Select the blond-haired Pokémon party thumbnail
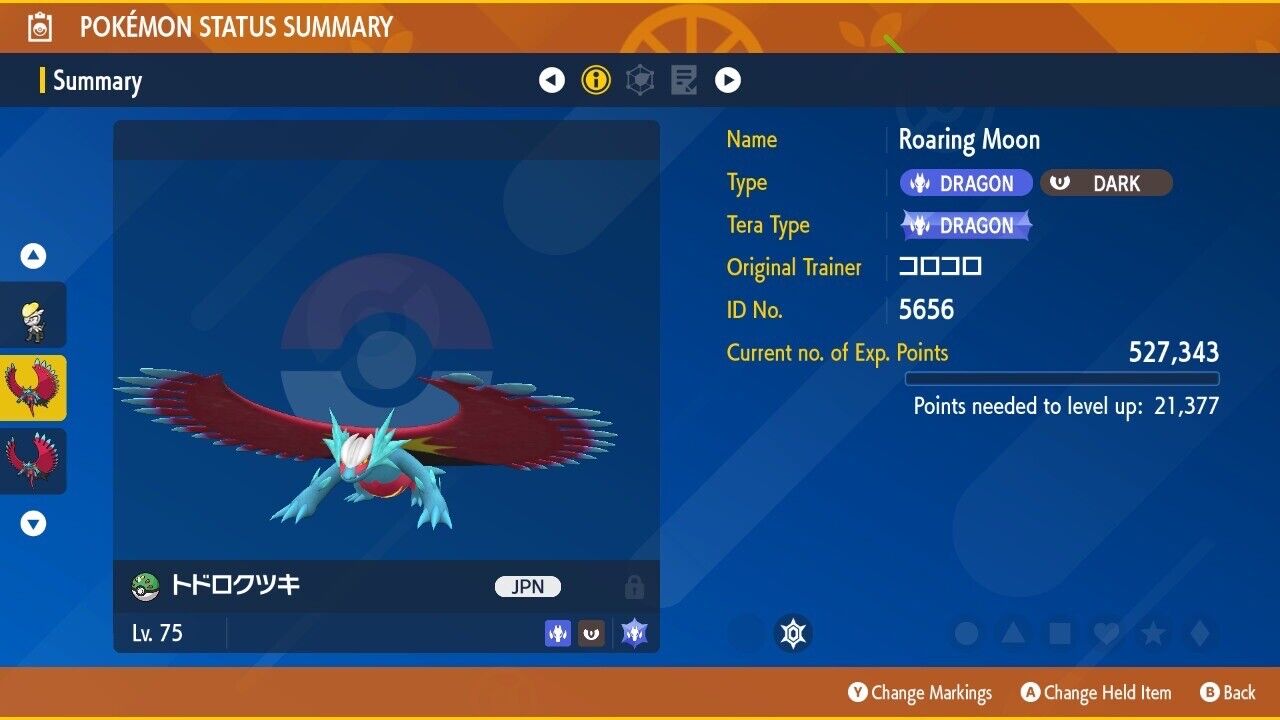 point(34,315)
